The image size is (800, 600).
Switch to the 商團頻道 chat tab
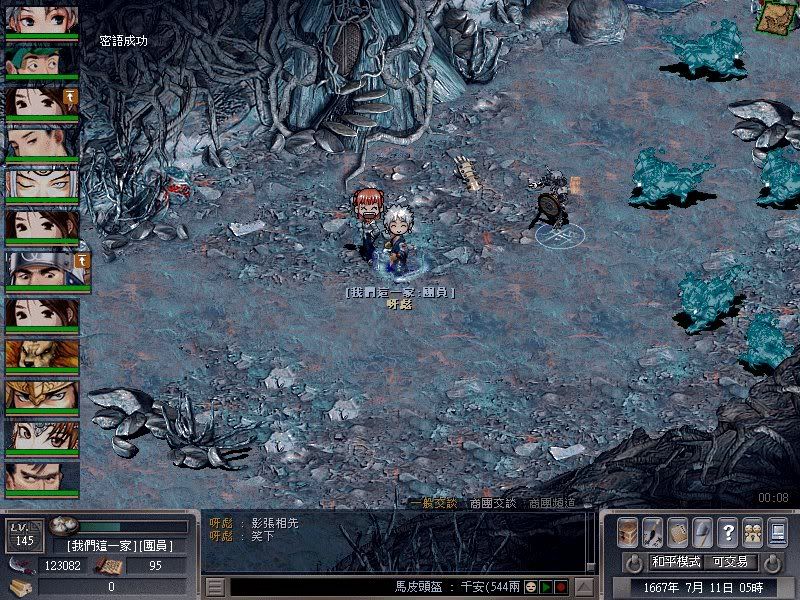click(552, 503)
